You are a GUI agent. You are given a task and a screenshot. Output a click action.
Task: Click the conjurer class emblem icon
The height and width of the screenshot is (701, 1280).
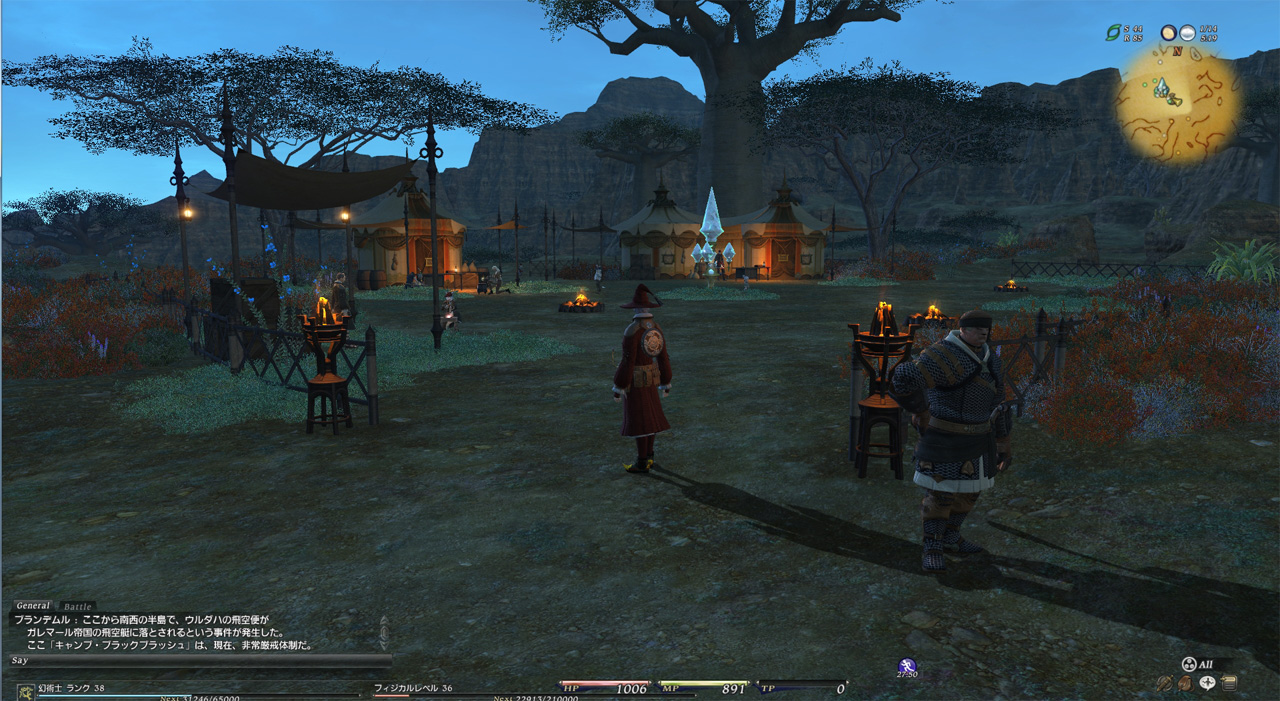(25, 691)
